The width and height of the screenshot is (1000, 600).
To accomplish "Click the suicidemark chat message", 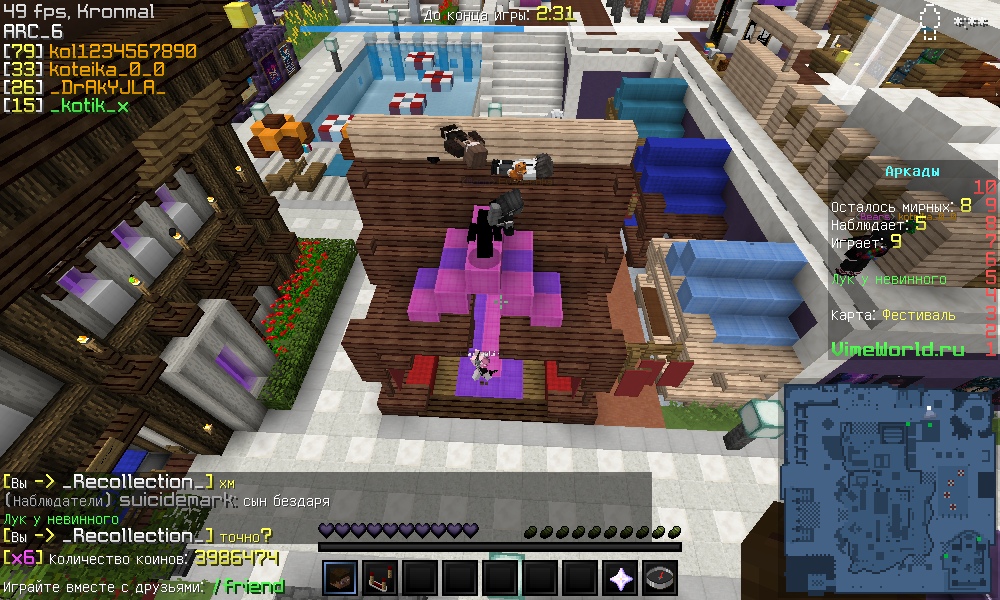I will click(x=178, y=501).
